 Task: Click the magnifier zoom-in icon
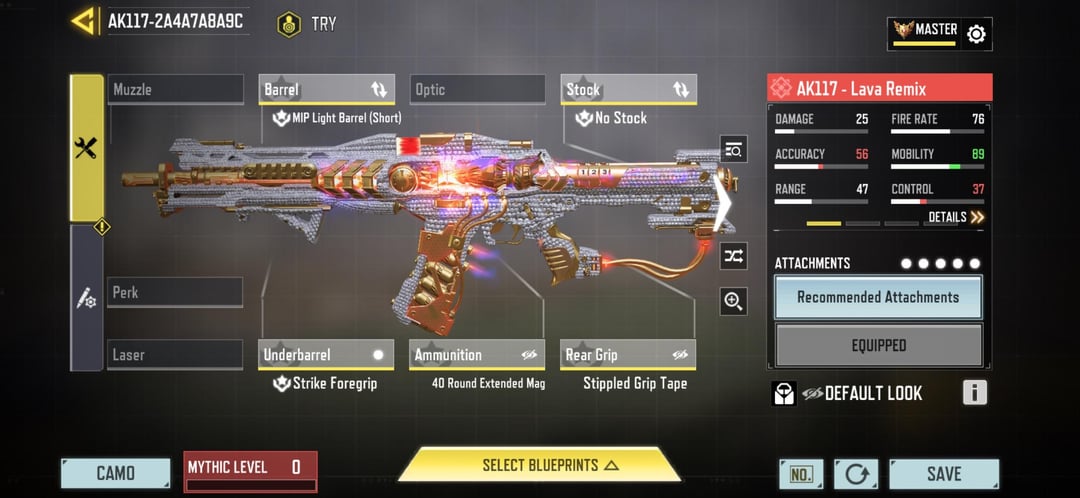pyautogui.click(x=734, y=301)
